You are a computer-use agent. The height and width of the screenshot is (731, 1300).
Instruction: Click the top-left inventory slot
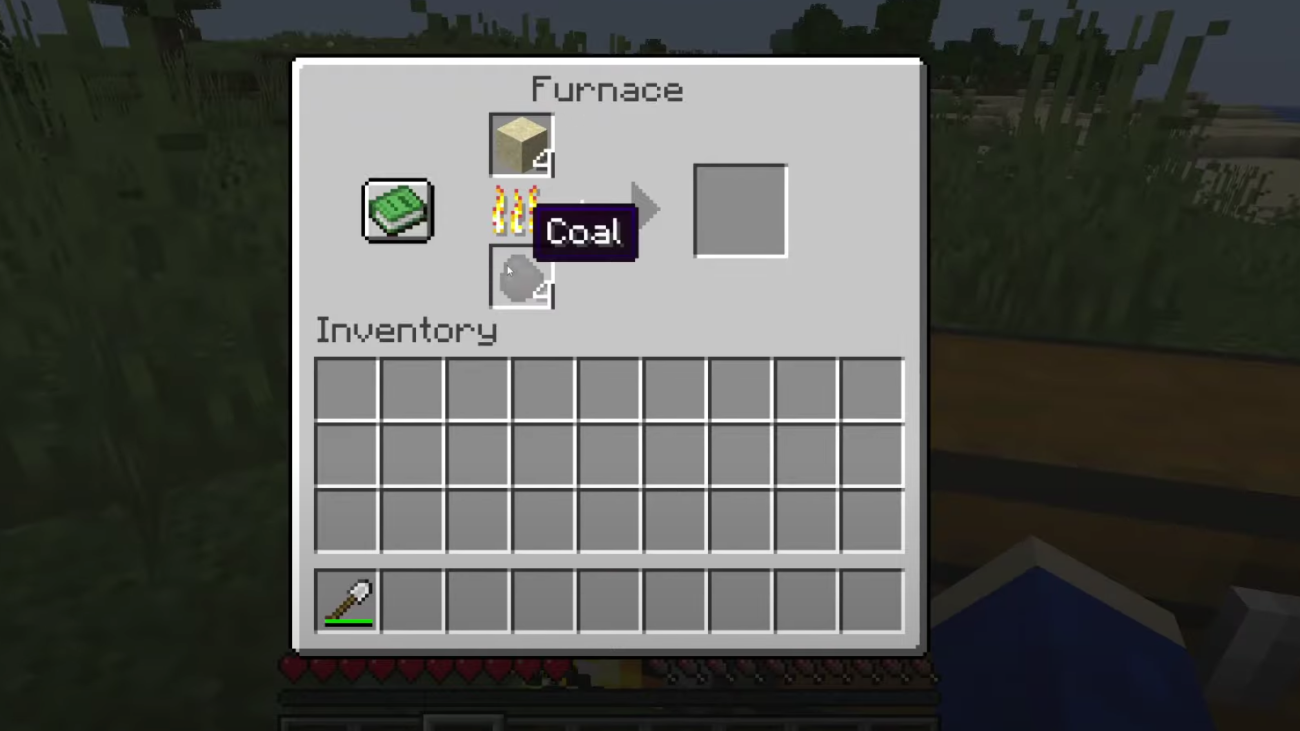pyautogui.click(x=345, y=390)
